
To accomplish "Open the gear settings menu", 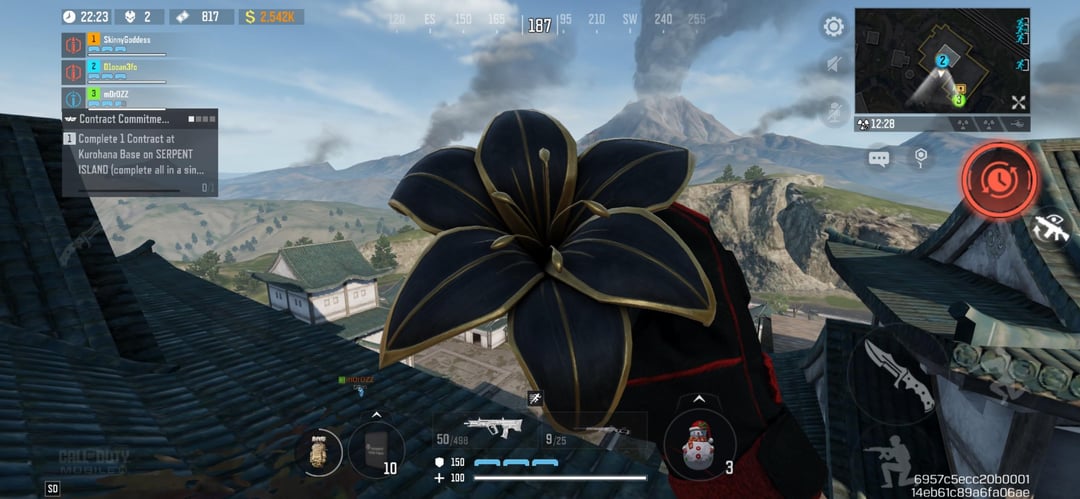I will 833,27.
